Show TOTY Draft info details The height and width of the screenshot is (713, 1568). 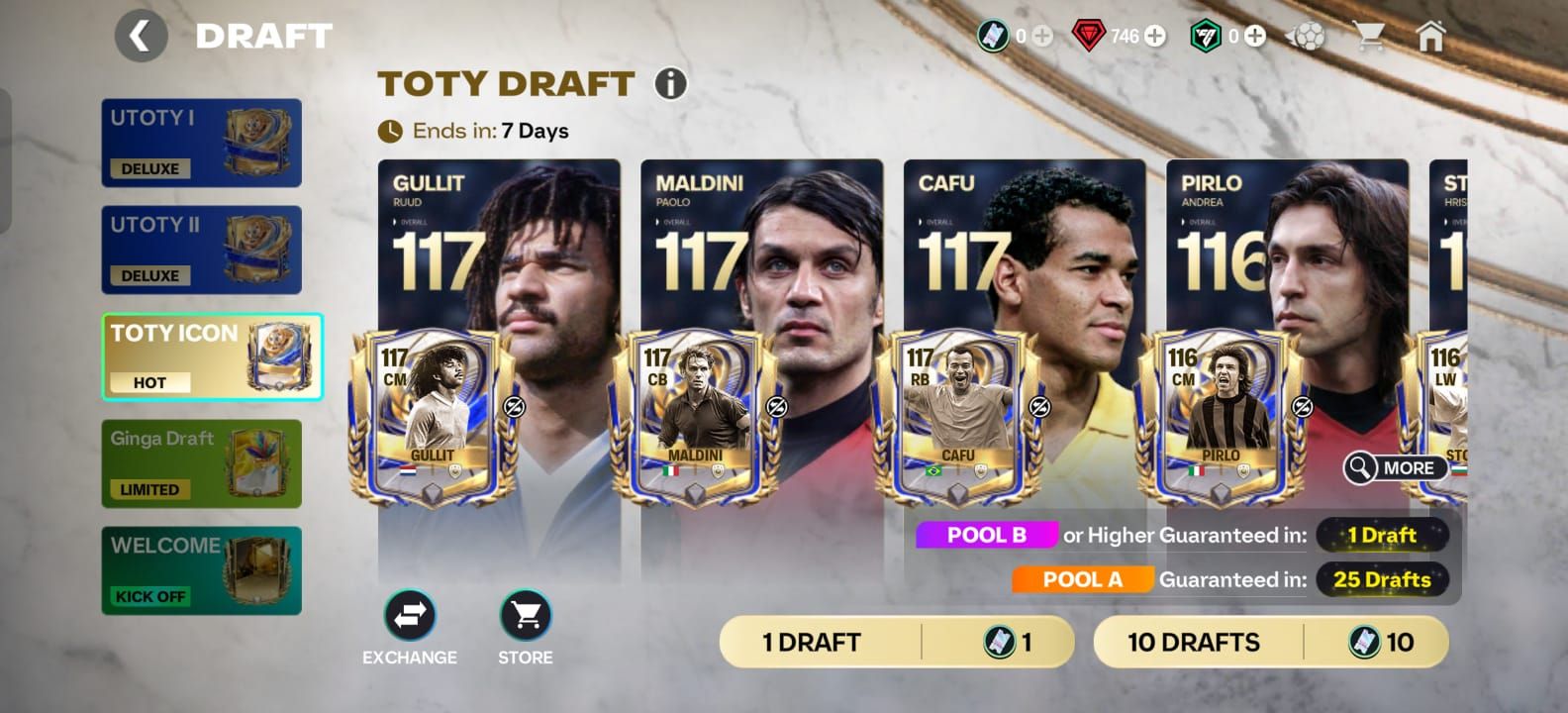[x=670, y=84]
